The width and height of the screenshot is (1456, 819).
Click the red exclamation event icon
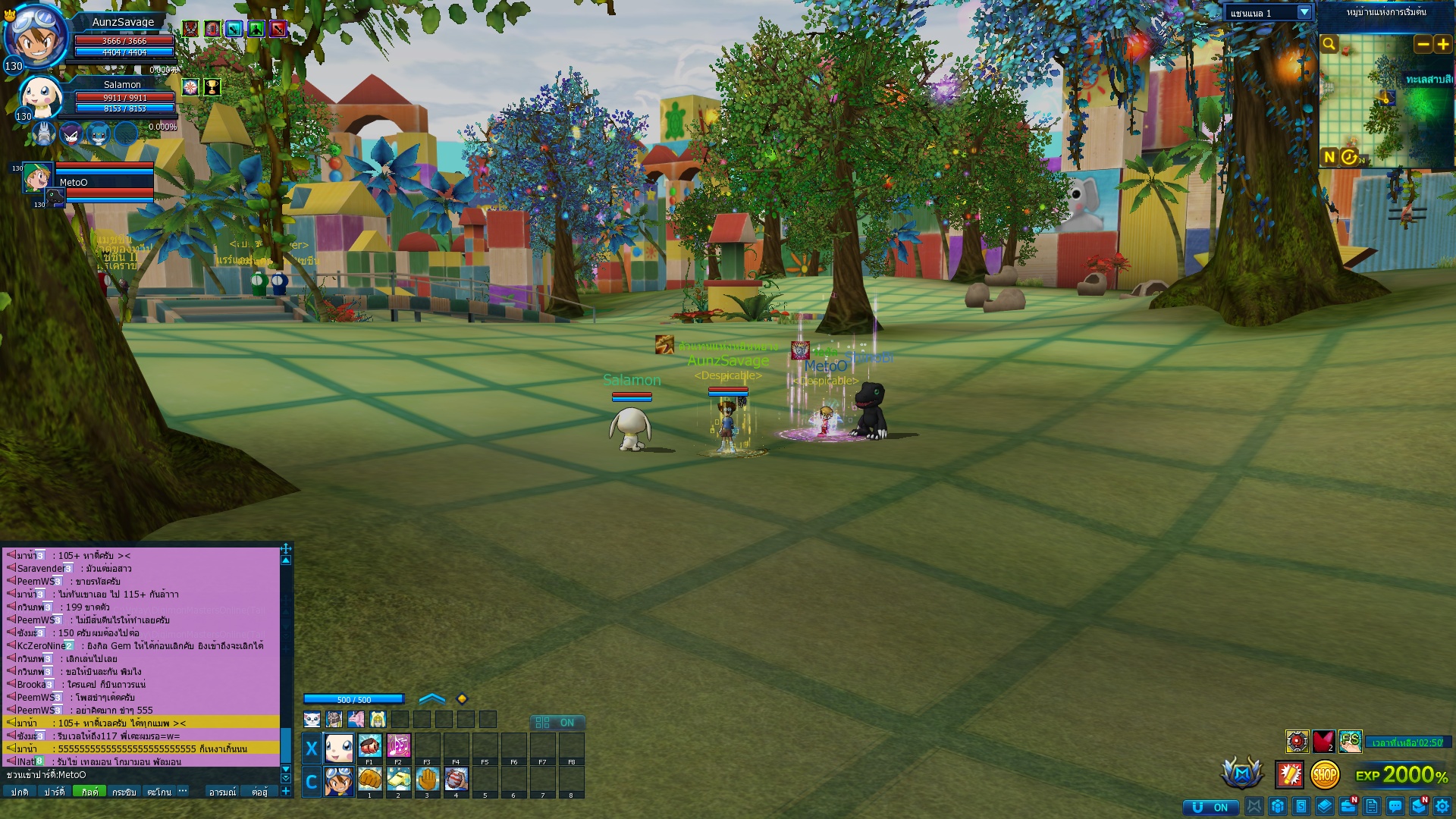click(x=1289, y=774)
